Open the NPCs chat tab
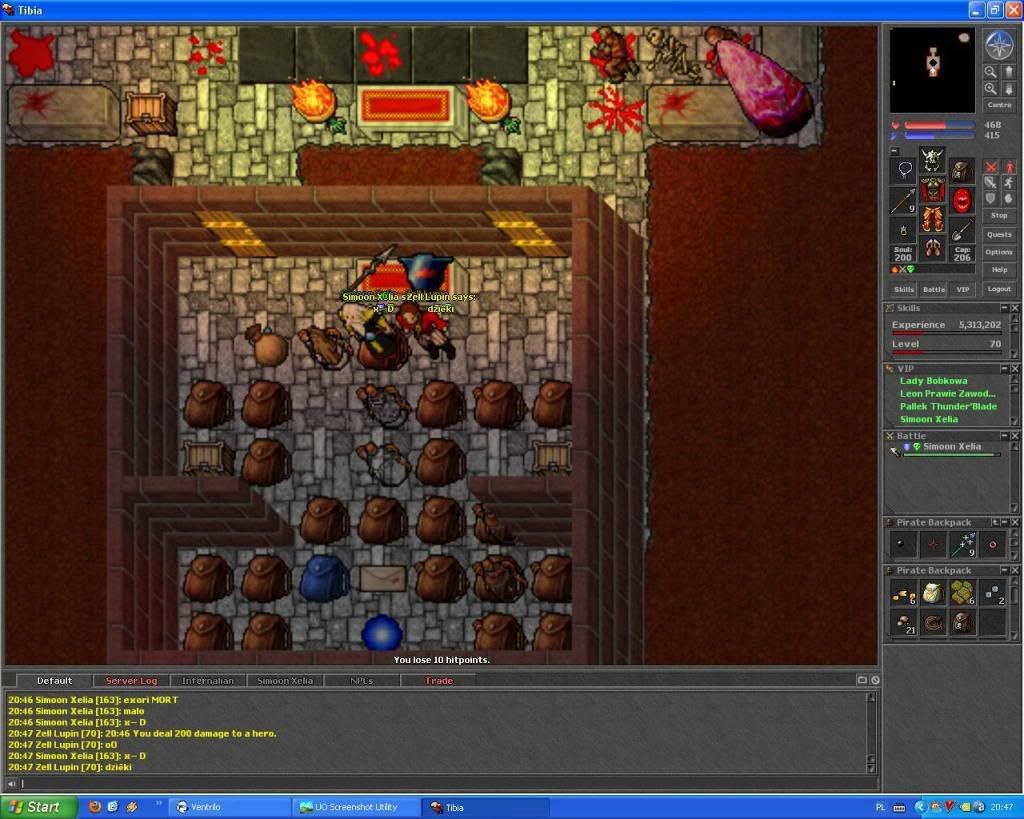 point(362,681)
